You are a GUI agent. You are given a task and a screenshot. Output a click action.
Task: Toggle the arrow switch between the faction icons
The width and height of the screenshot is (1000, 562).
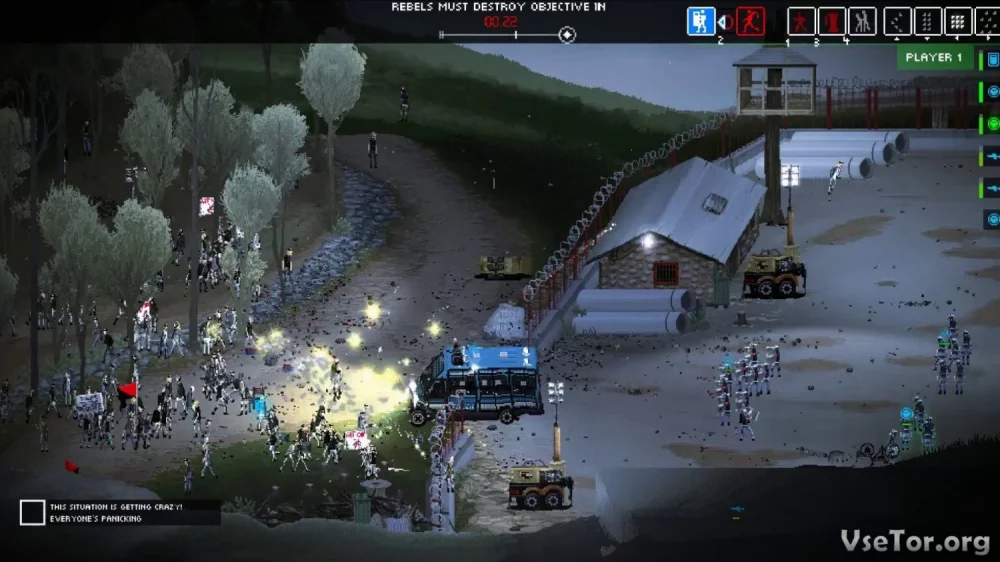[x=726, y=22]
